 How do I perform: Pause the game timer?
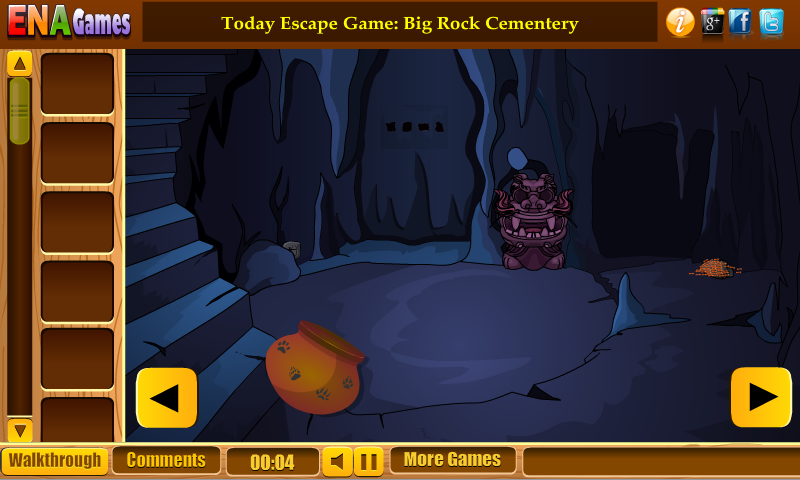[x=369, y=462]
